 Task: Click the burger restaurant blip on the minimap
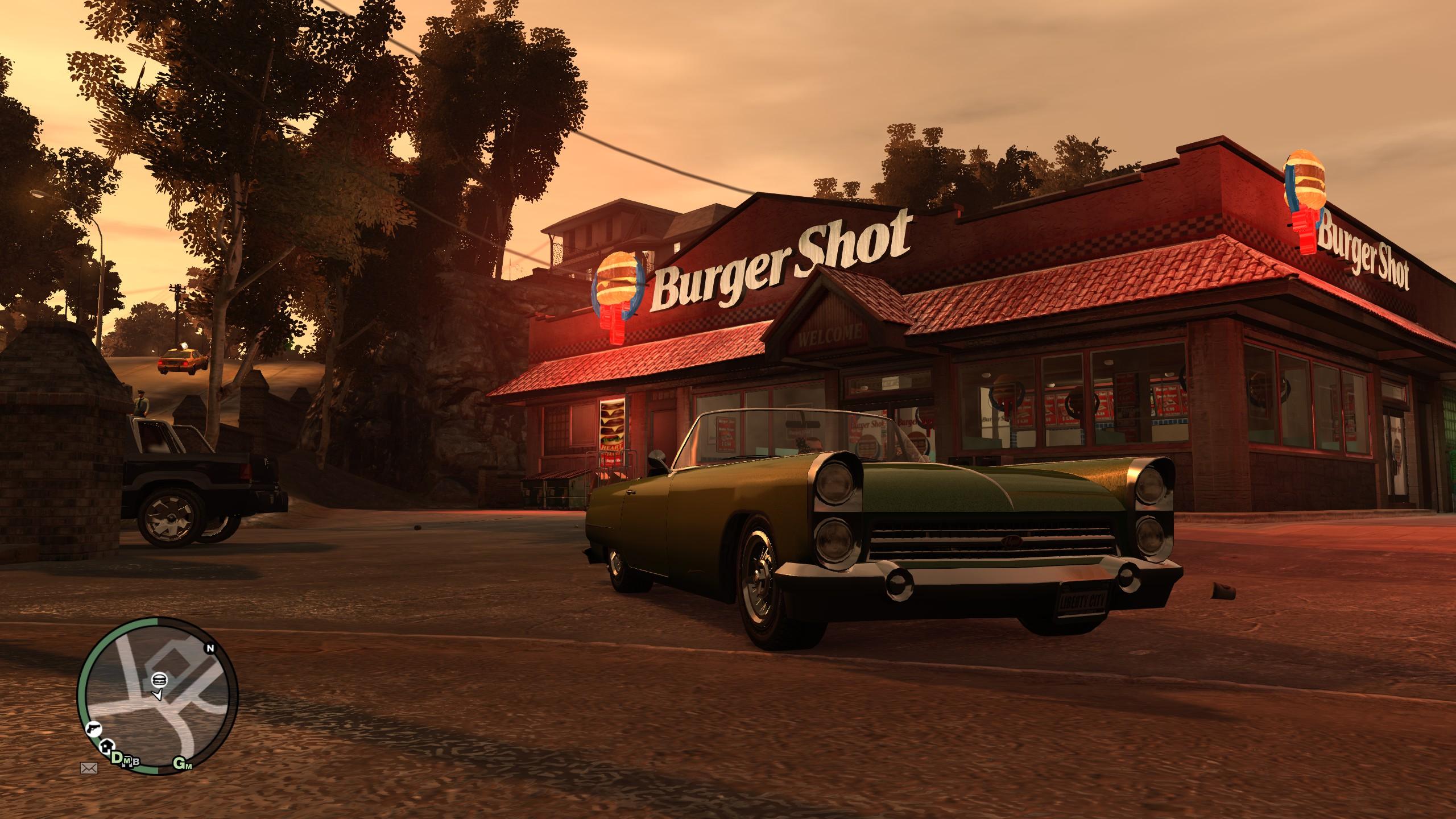[159, 694]
